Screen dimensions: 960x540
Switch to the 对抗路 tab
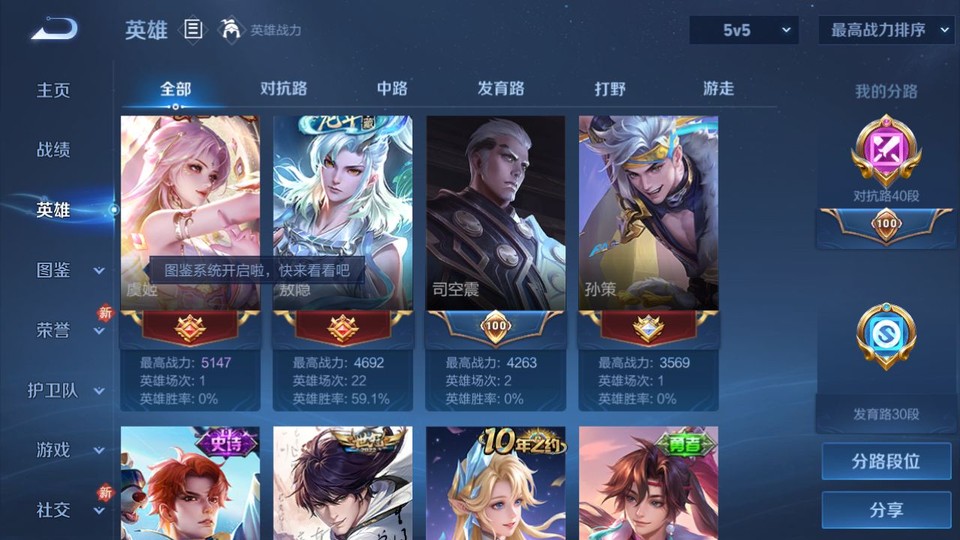(283, 88)
